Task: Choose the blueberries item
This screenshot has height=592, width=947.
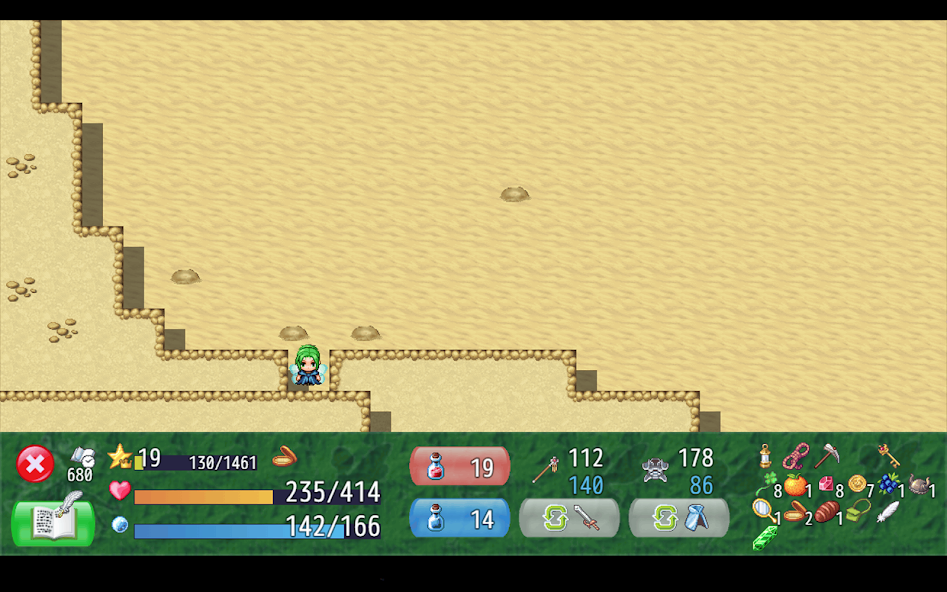Action: pyautogui.click(x=887, y=484)
